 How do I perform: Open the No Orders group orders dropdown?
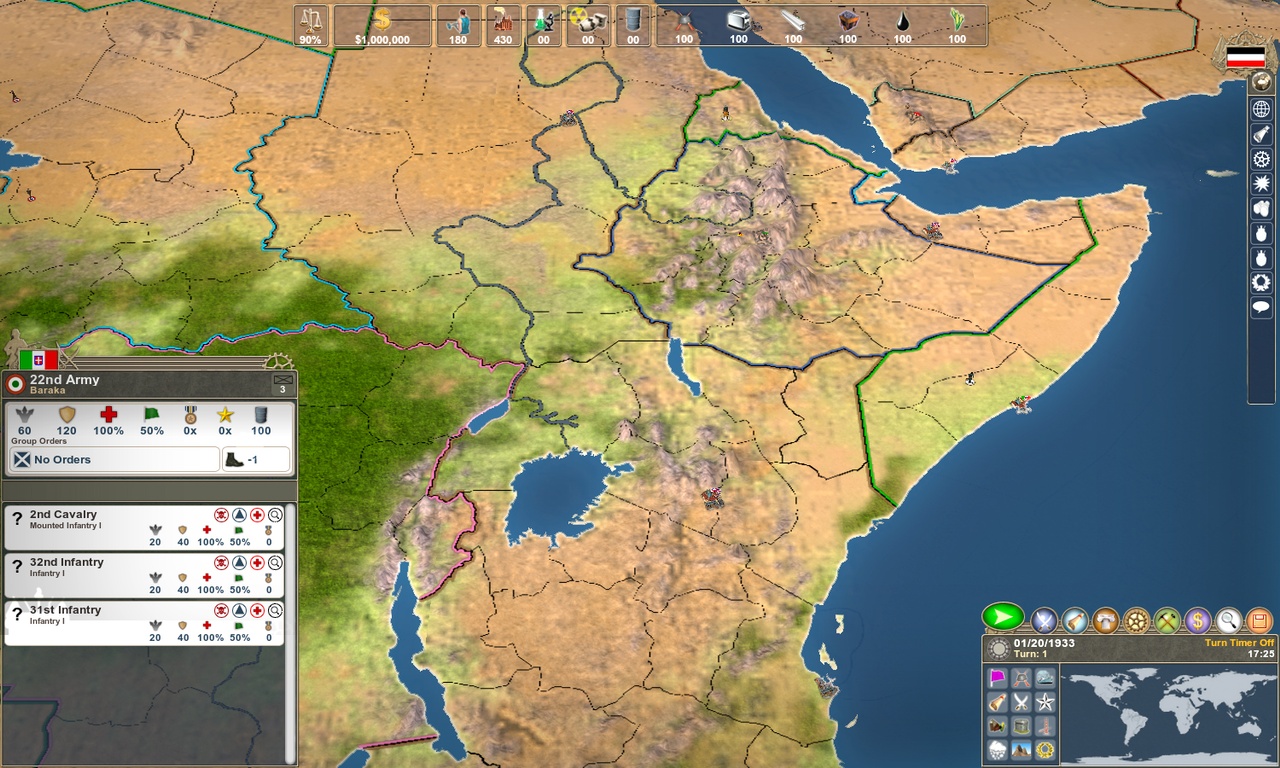pos(113,459)
